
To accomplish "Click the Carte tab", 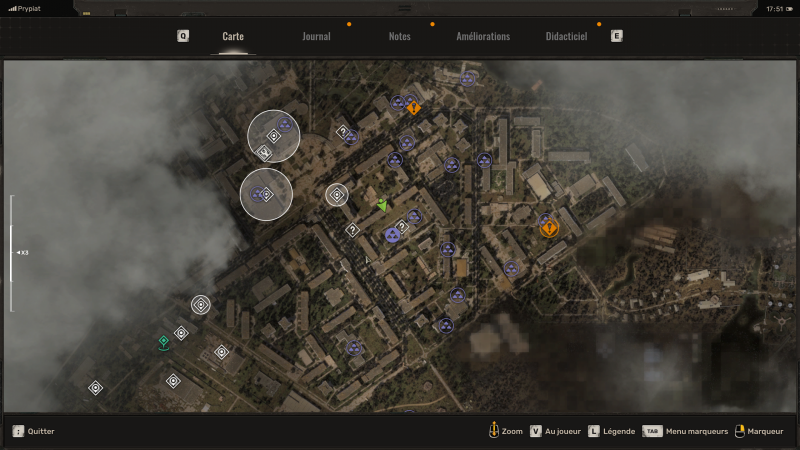I will pyautogui.click(x=233, y=36).
